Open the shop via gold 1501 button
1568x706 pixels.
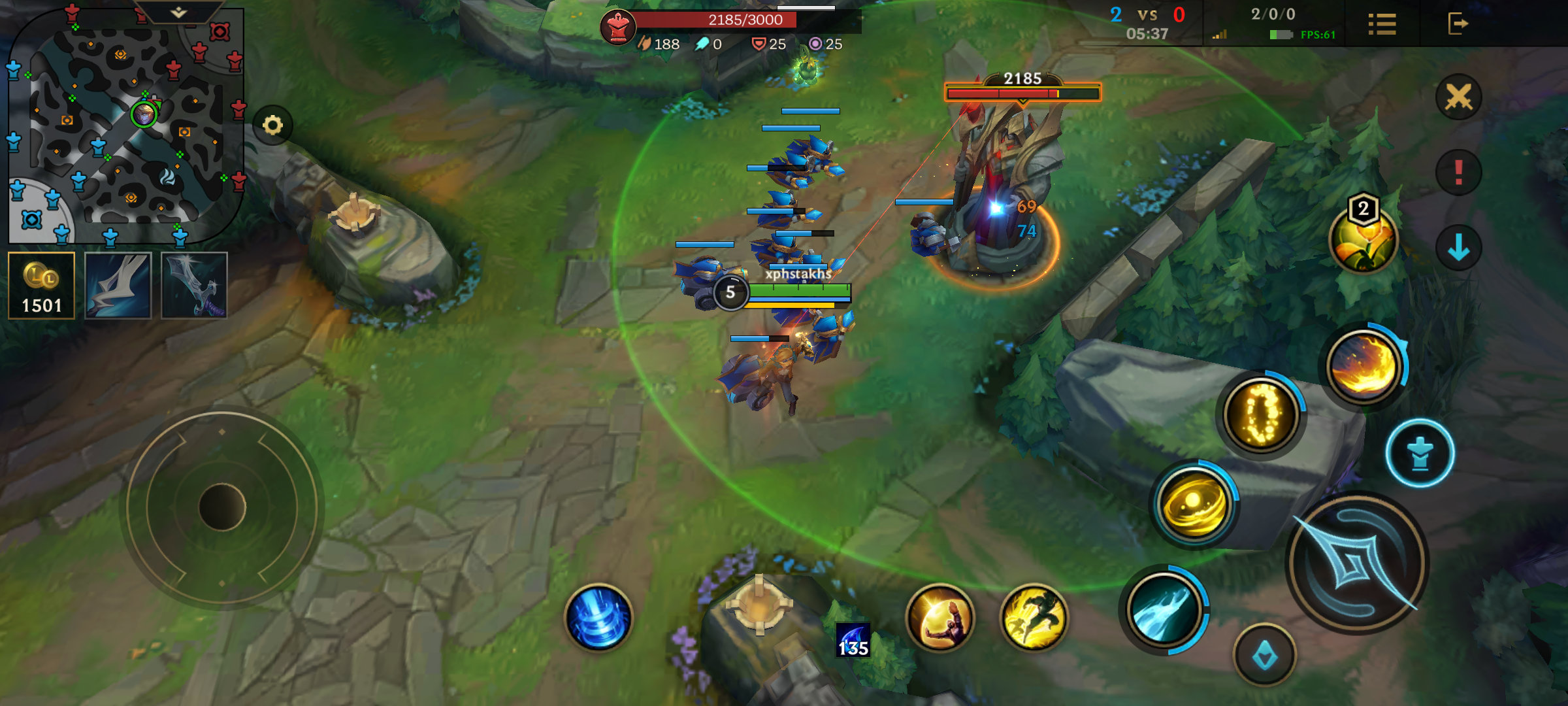point(42,286)
